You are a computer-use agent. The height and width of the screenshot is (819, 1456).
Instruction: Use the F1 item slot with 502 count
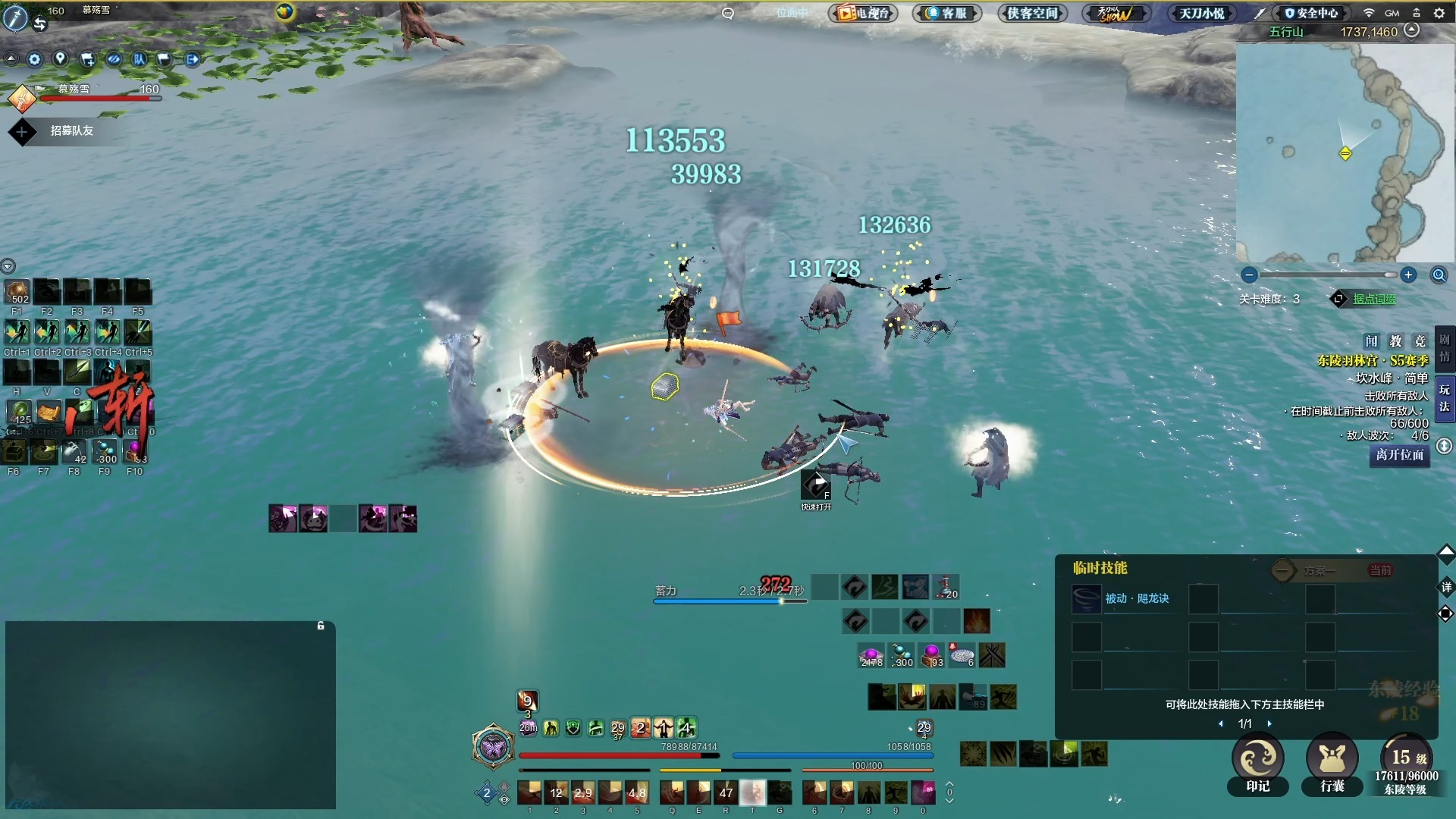[17, 292]
